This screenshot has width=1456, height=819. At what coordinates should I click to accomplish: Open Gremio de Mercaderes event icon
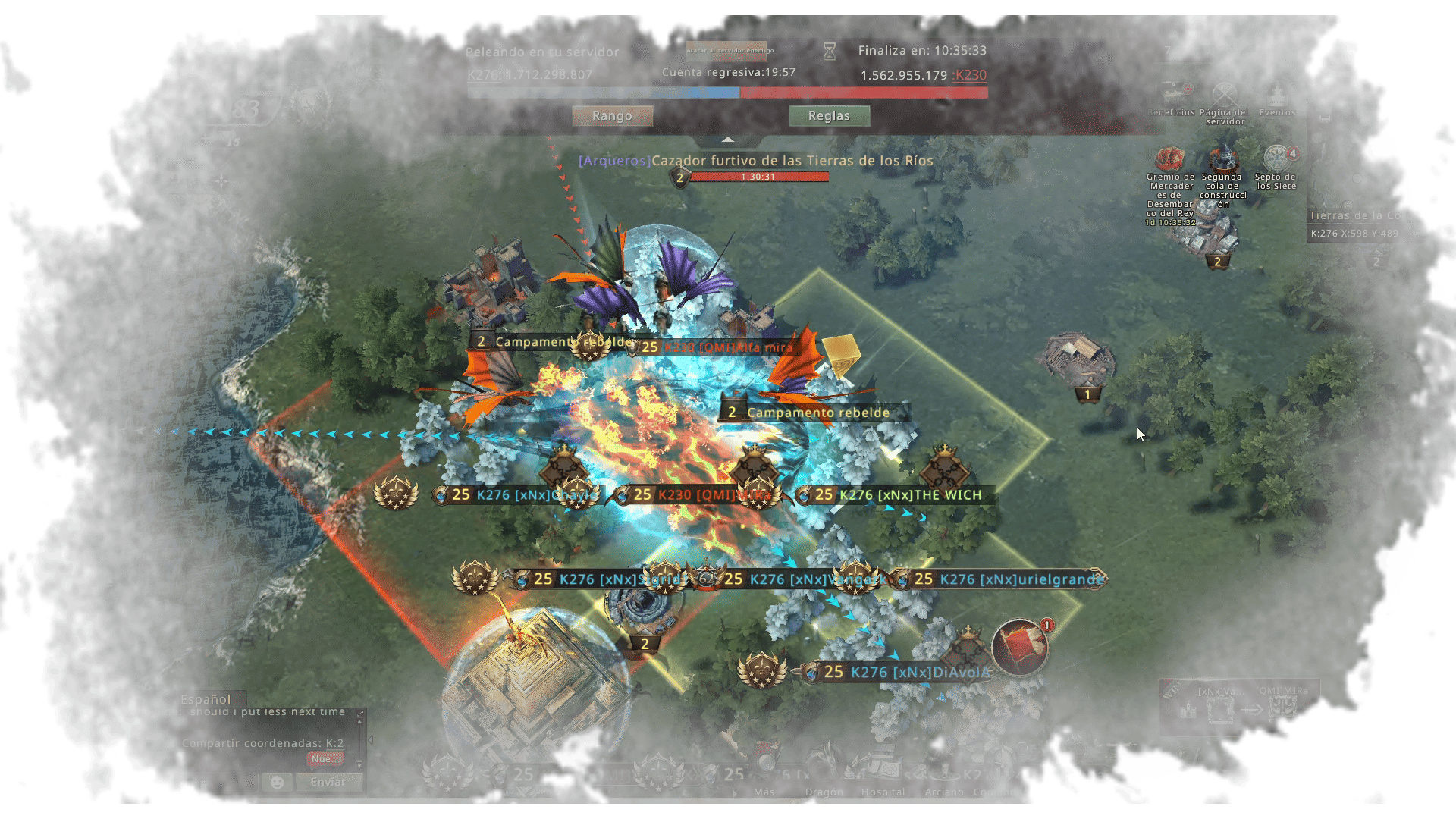coord(1171,159)
